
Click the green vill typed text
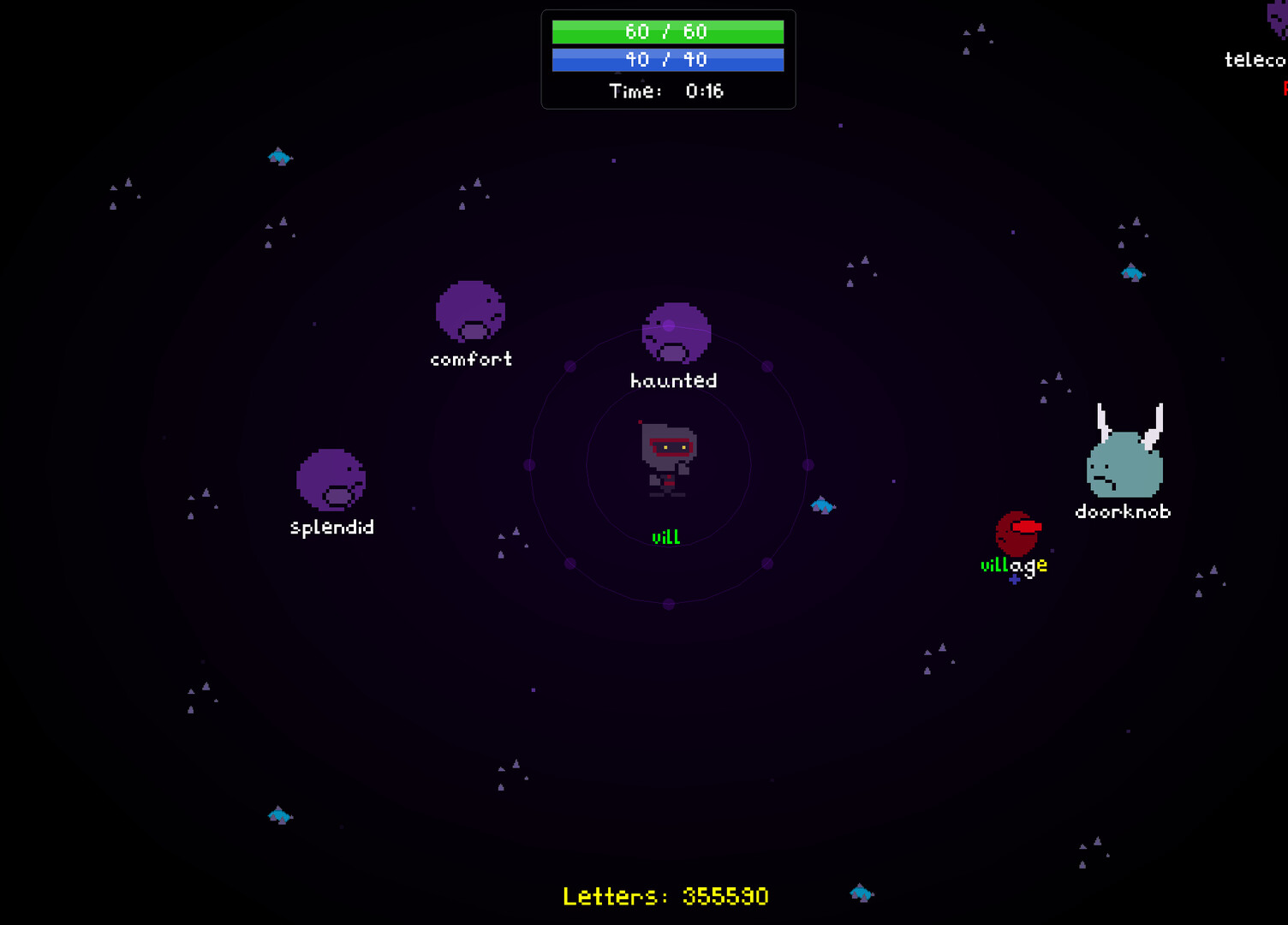665,536
